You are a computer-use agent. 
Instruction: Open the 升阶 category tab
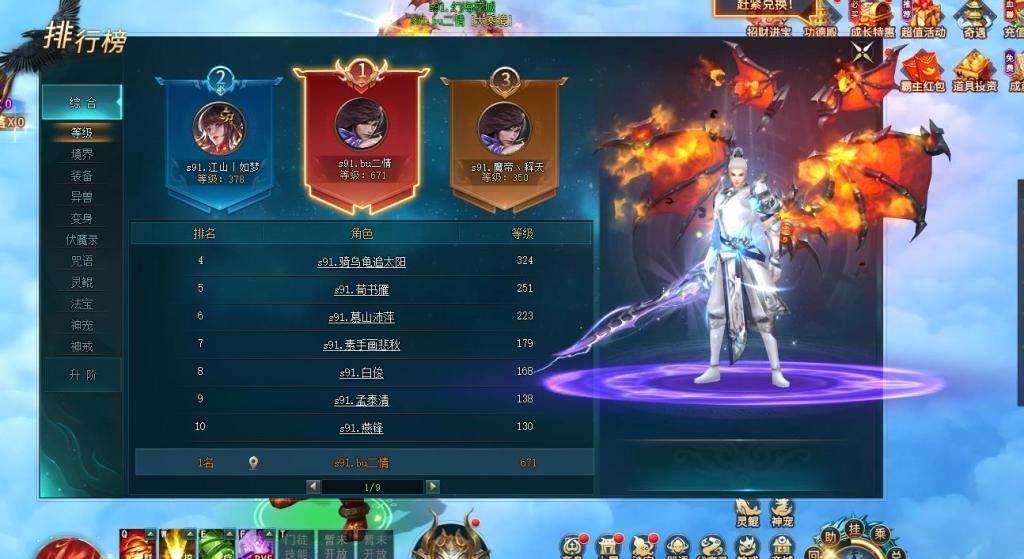coord(82,374)
